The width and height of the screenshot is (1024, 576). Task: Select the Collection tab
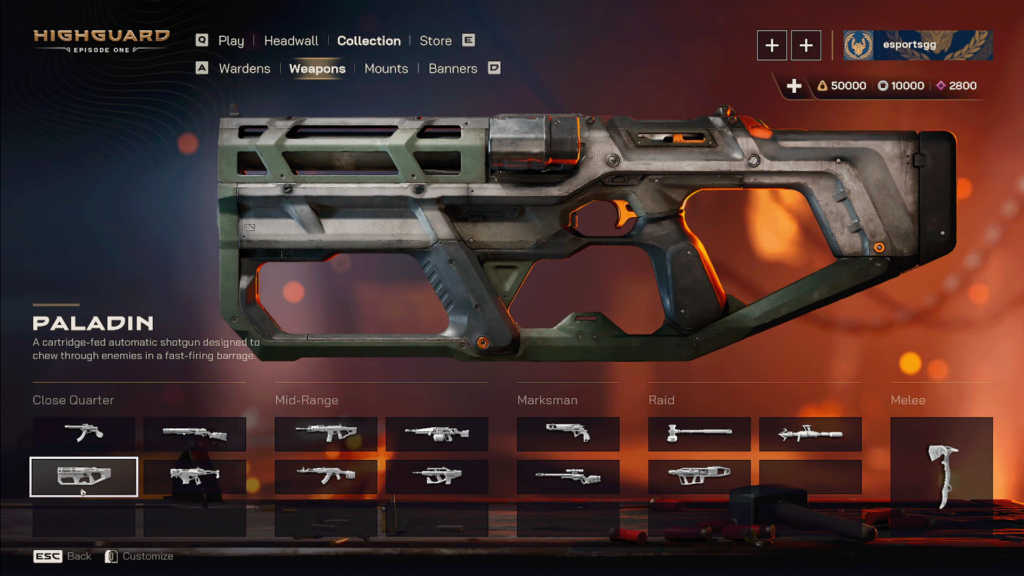pos(368,41)
